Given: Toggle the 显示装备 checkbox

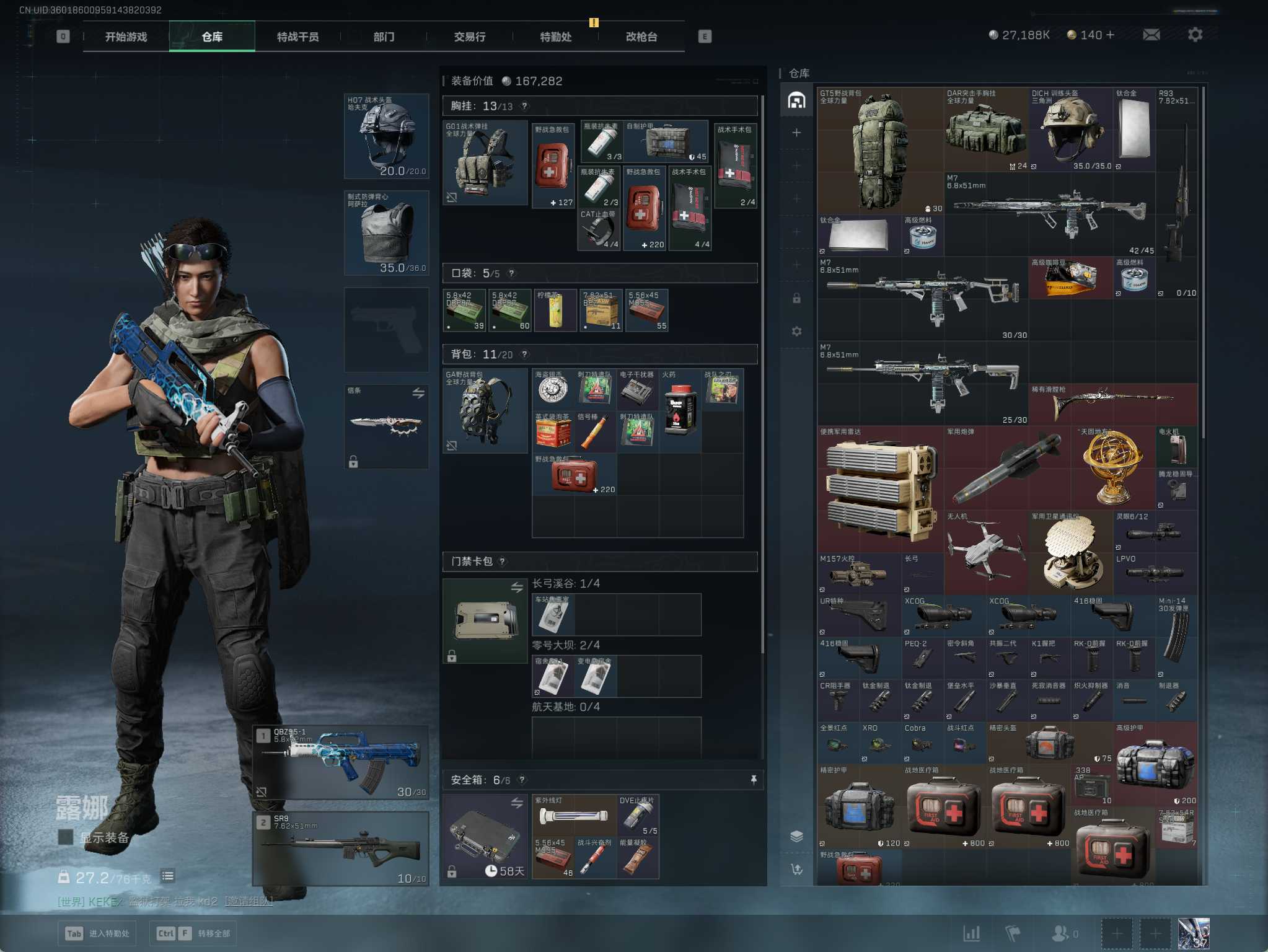Looking at the screenshot, I should [65, 837].
